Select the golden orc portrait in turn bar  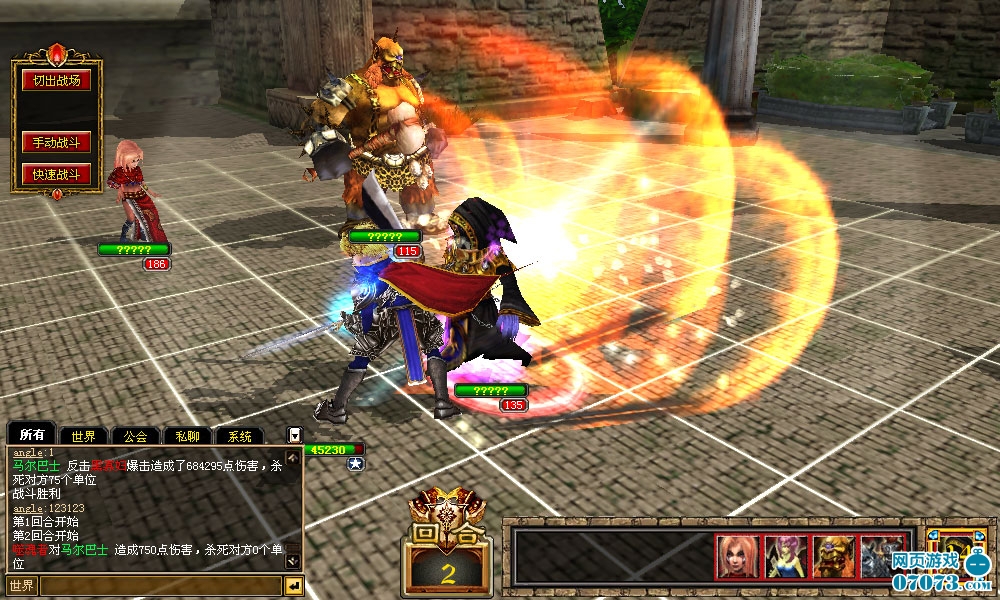(x=833, y=557)
